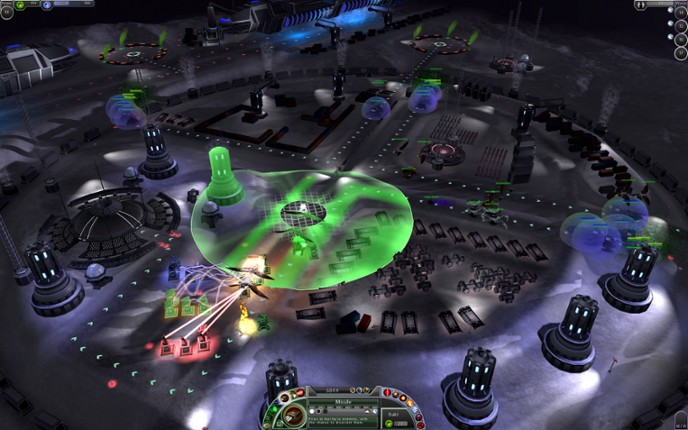Click the round H button in the right column

681,13
